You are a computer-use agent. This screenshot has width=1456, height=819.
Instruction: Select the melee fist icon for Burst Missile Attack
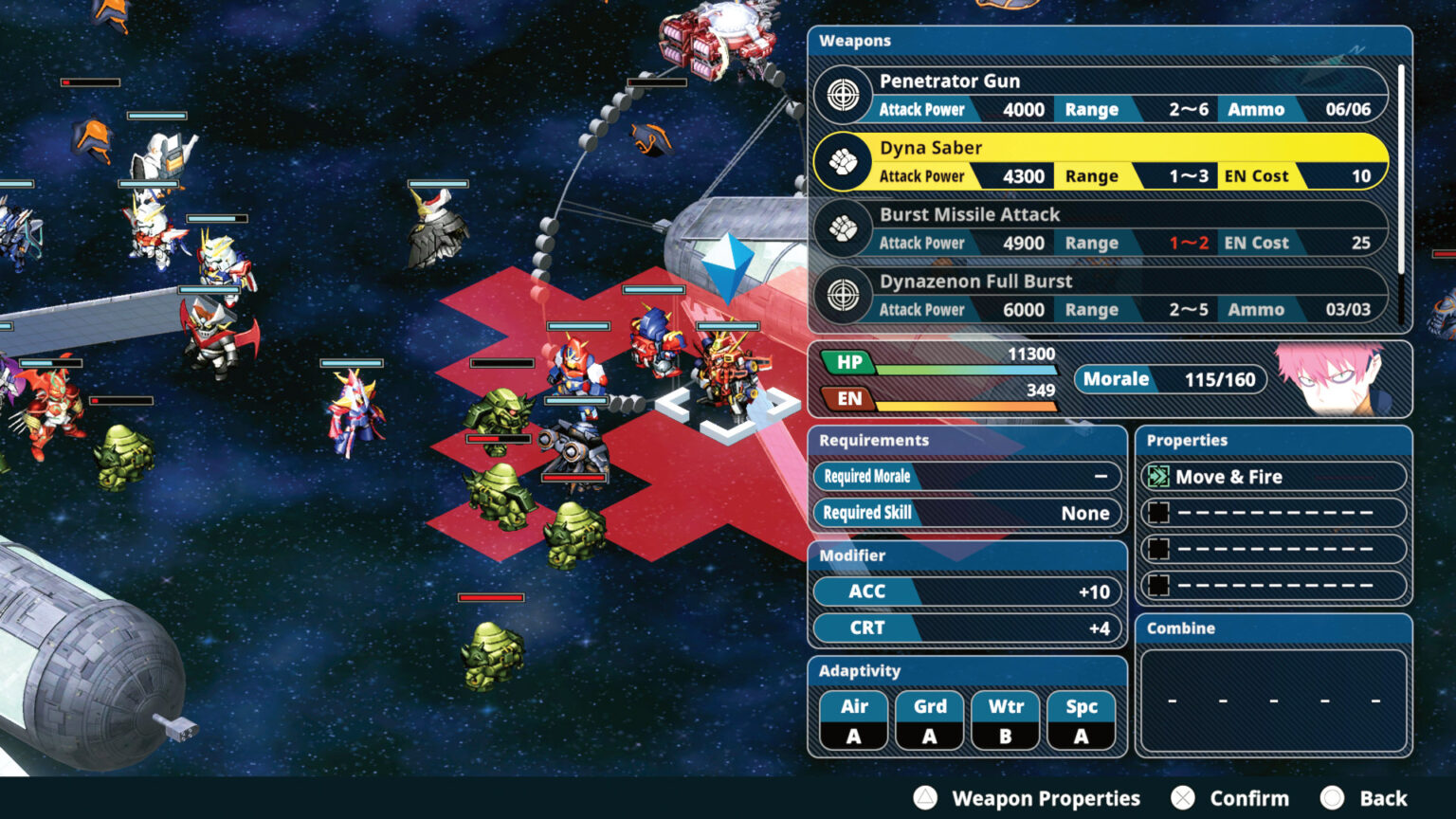[x=844, y=228]
